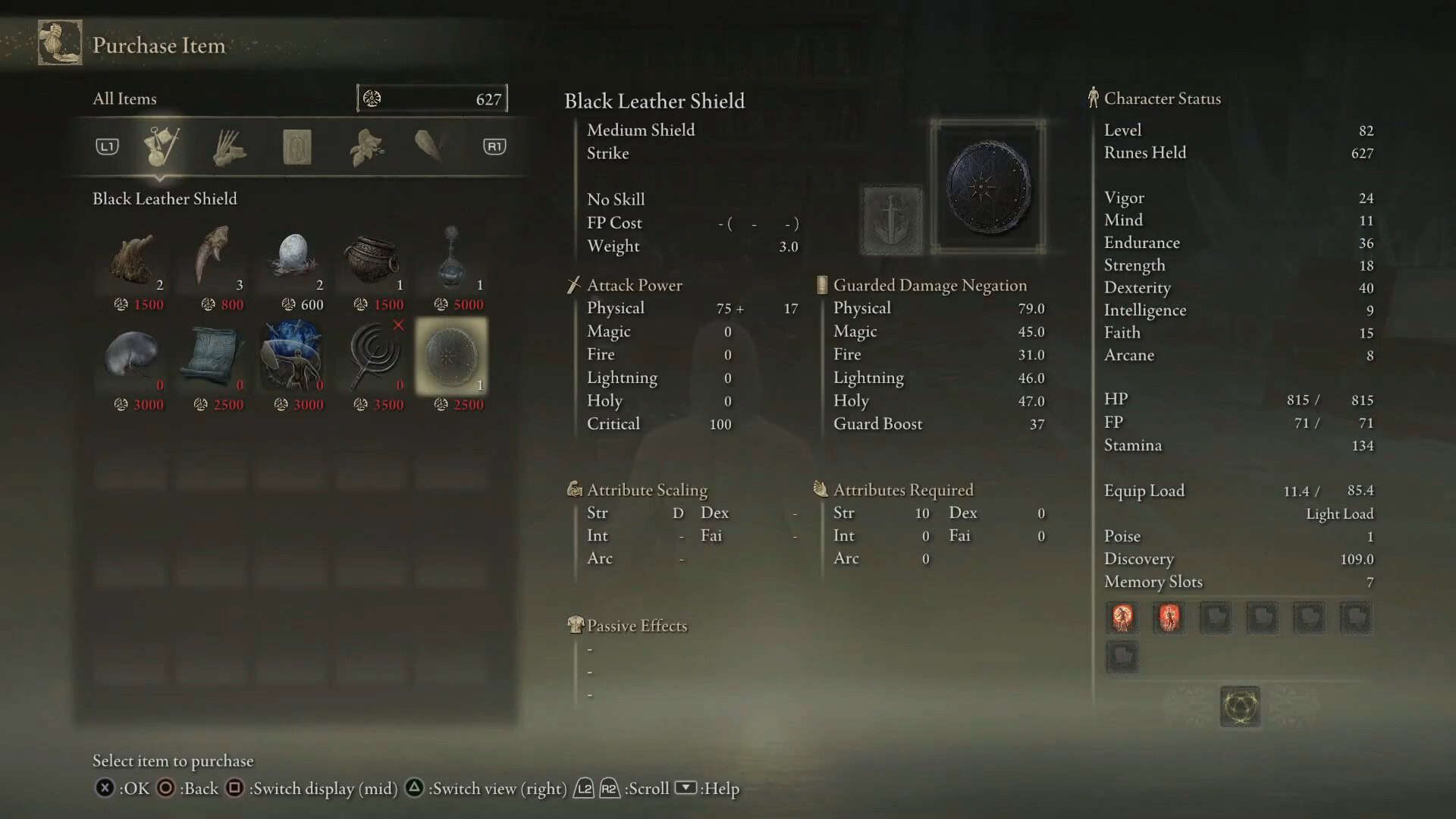This screenshot has height=819, width=1456.
Task: Click the L1 shoulder button prompt
Action: [x=106, y=146]
